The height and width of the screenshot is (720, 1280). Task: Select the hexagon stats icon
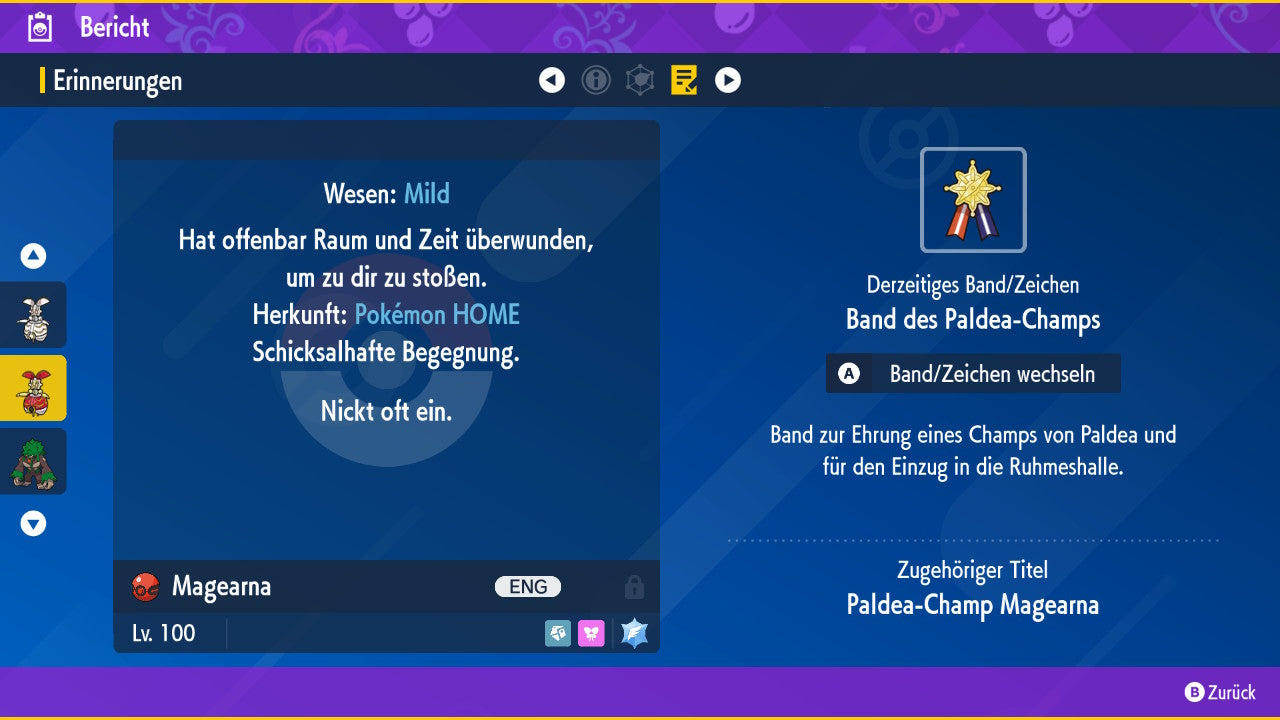[640, 80]
